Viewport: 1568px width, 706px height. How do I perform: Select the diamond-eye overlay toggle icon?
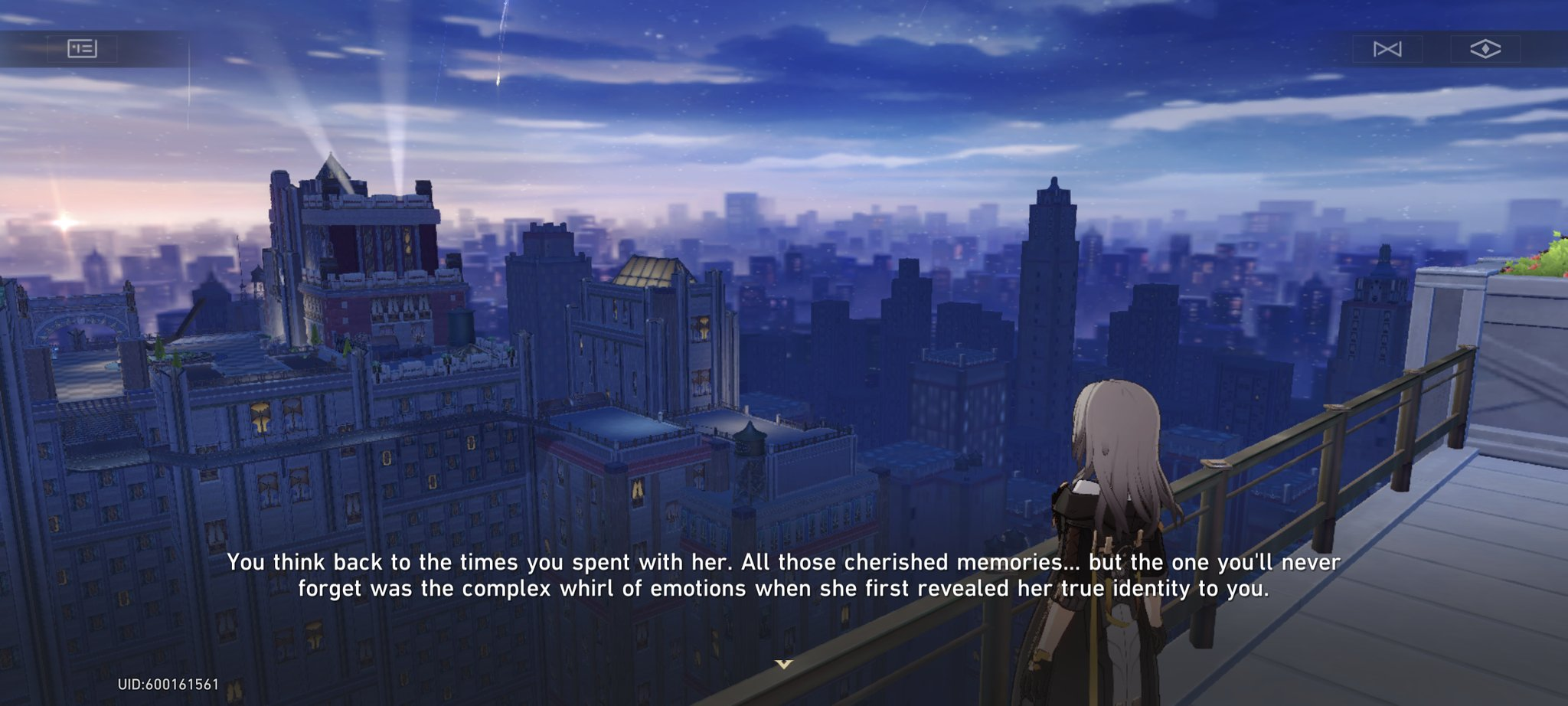point(1486,48)
